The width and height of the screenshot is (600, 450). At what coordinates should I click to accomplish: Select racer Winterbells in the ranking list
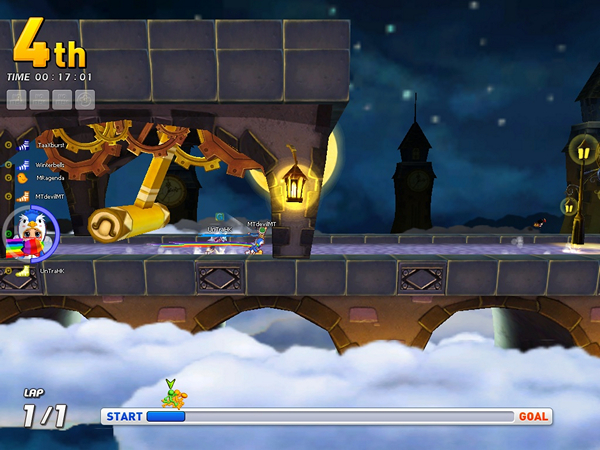click(50, 164)
